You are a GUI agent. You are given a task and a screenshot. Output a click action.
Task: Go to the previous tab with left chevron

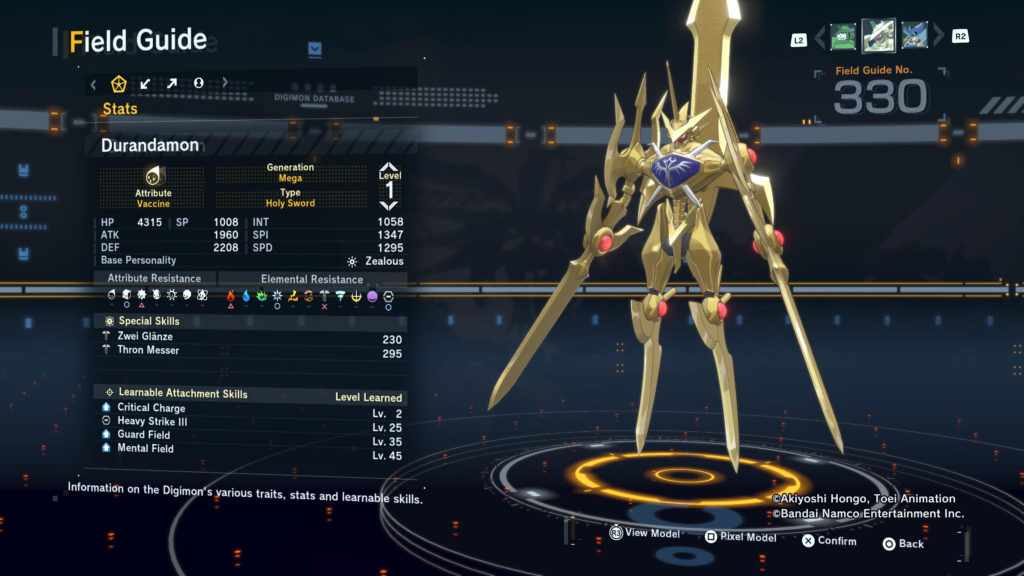93,84
